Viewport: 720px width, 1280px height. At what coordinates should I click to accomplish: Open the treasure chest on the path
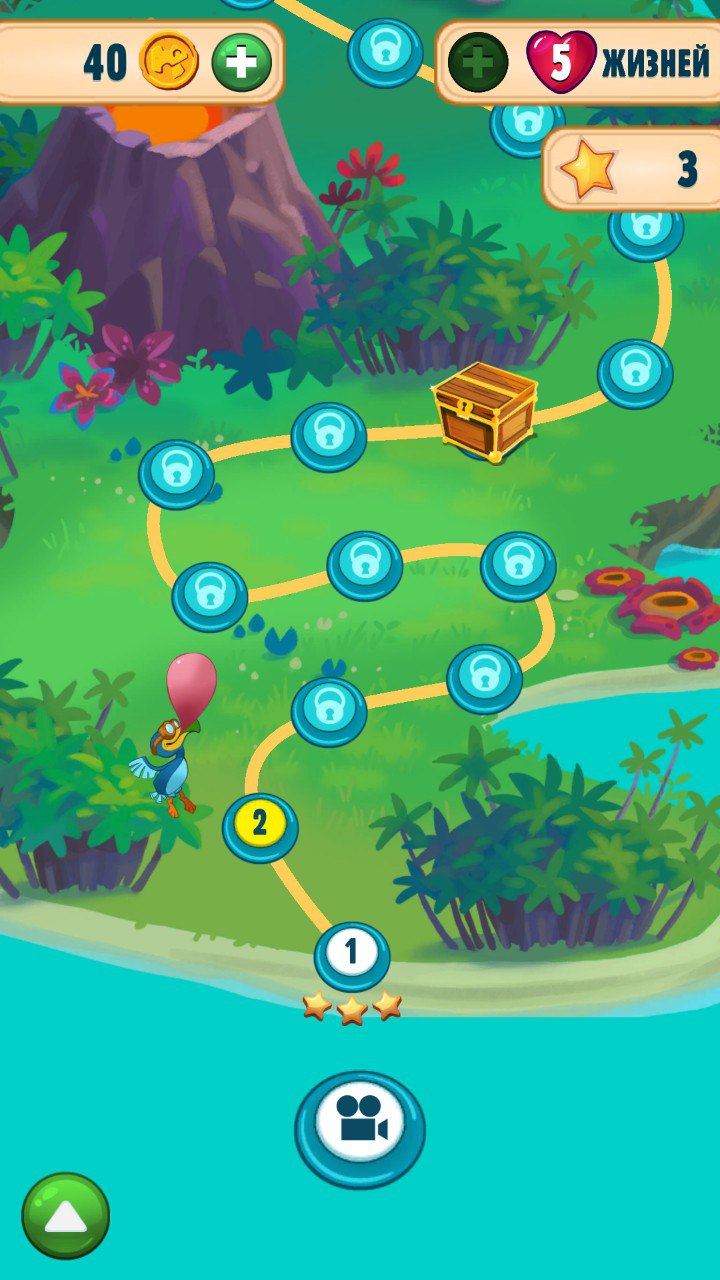point(485,410)
